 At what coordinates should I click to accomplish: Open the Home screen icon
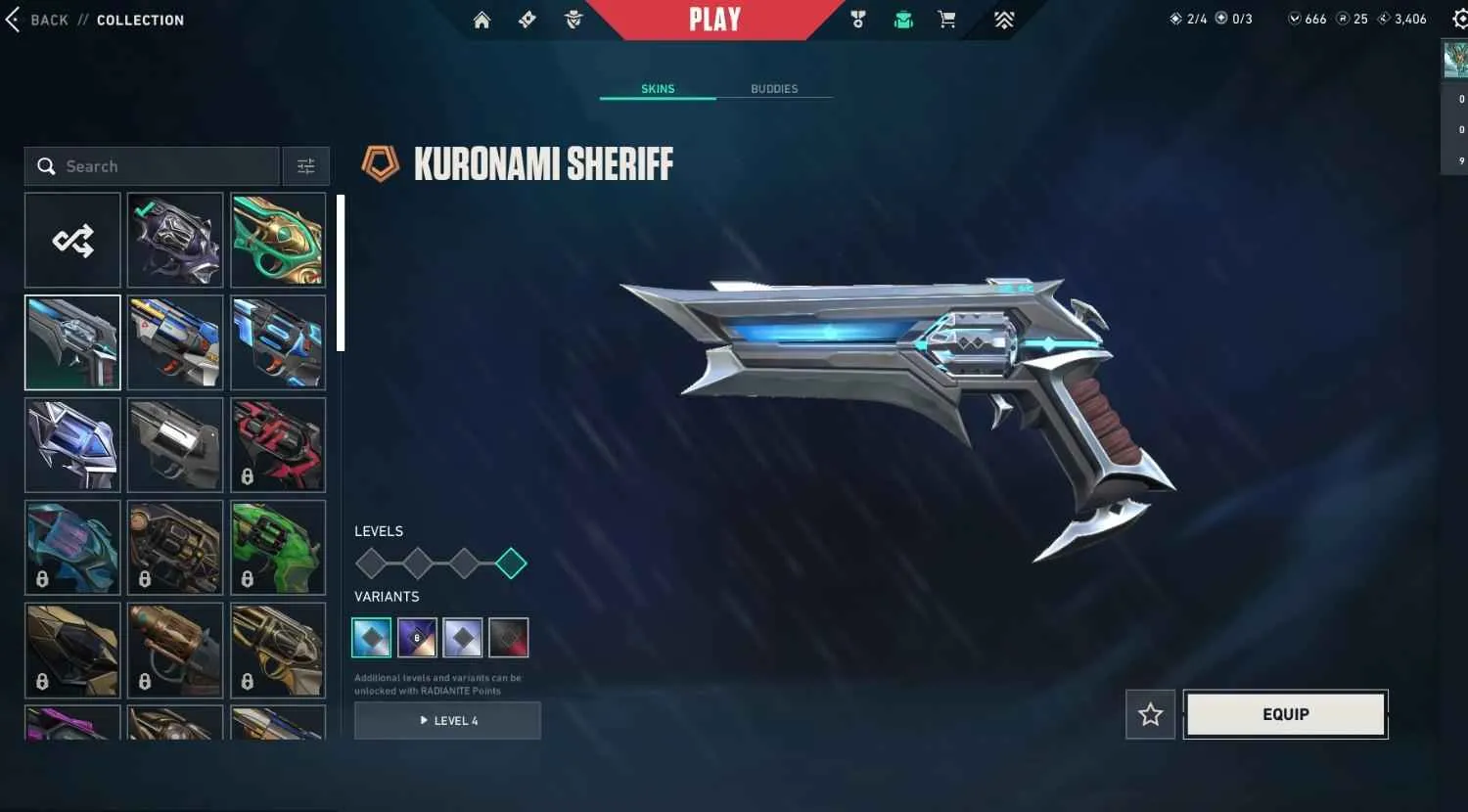482,19
